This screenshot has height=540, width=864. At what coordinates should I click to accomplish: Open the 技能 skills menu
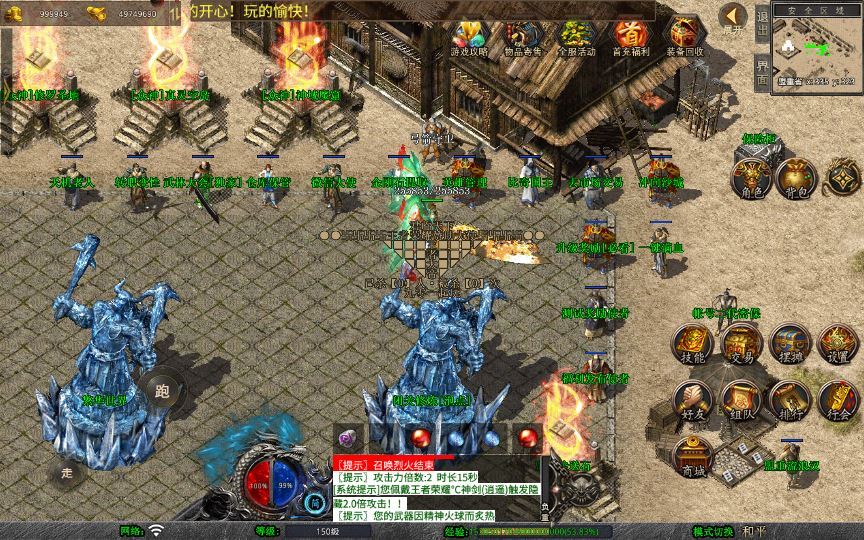(692, 343)
